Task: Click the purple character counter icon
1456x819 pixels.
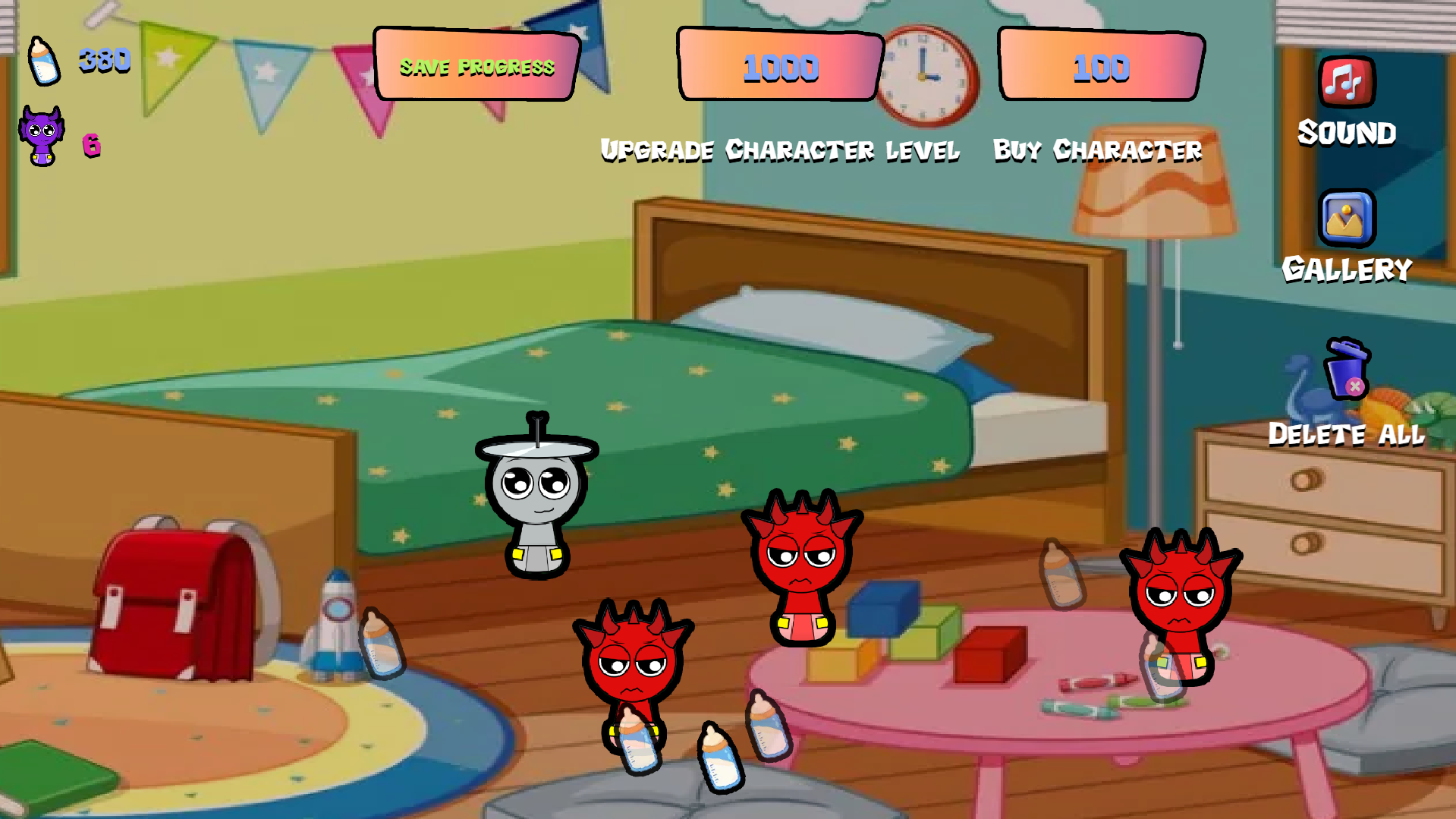Action: coord(43,137)
